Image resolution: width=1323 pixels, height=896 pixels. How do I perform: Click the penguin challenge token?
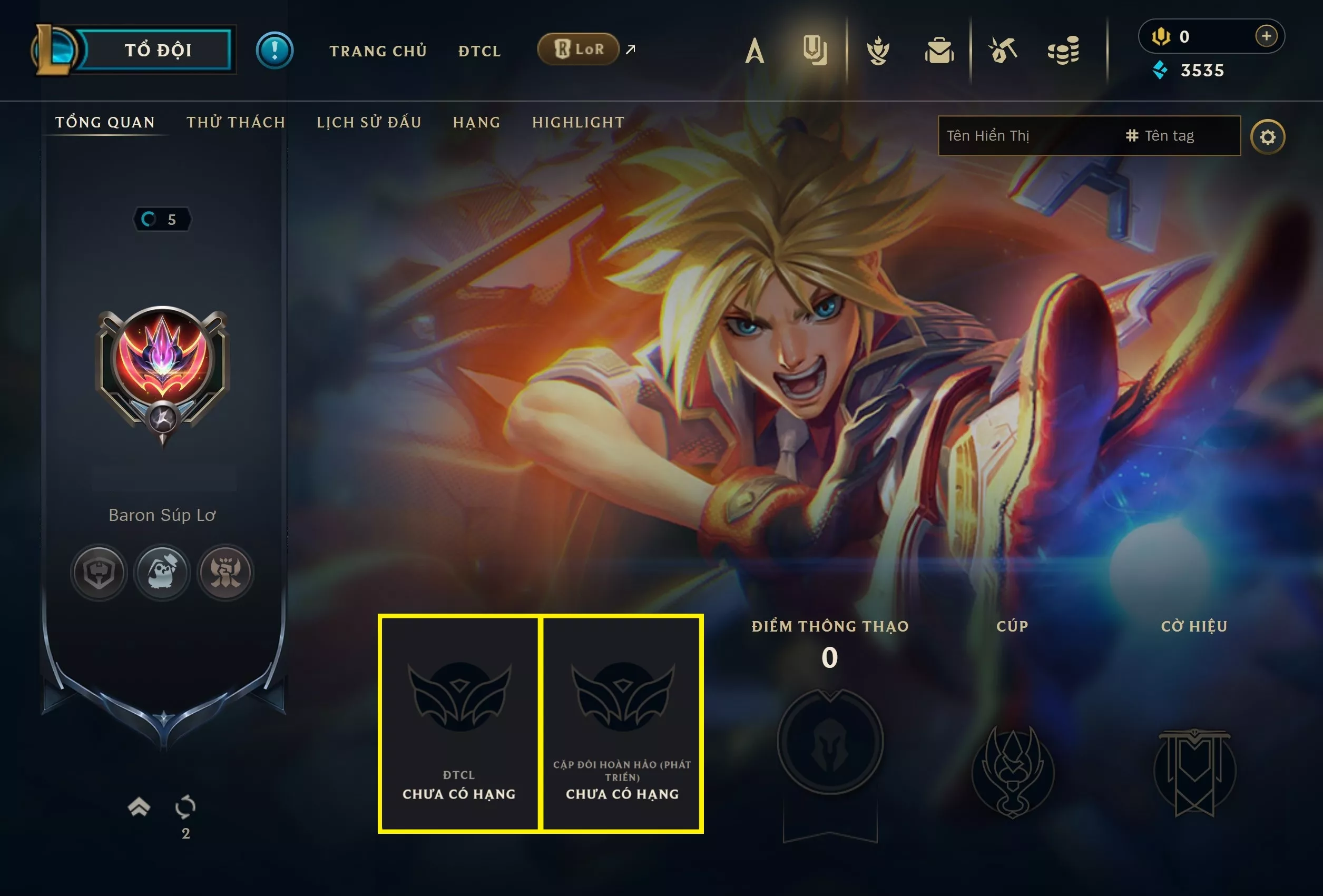(x=162, y=572)
